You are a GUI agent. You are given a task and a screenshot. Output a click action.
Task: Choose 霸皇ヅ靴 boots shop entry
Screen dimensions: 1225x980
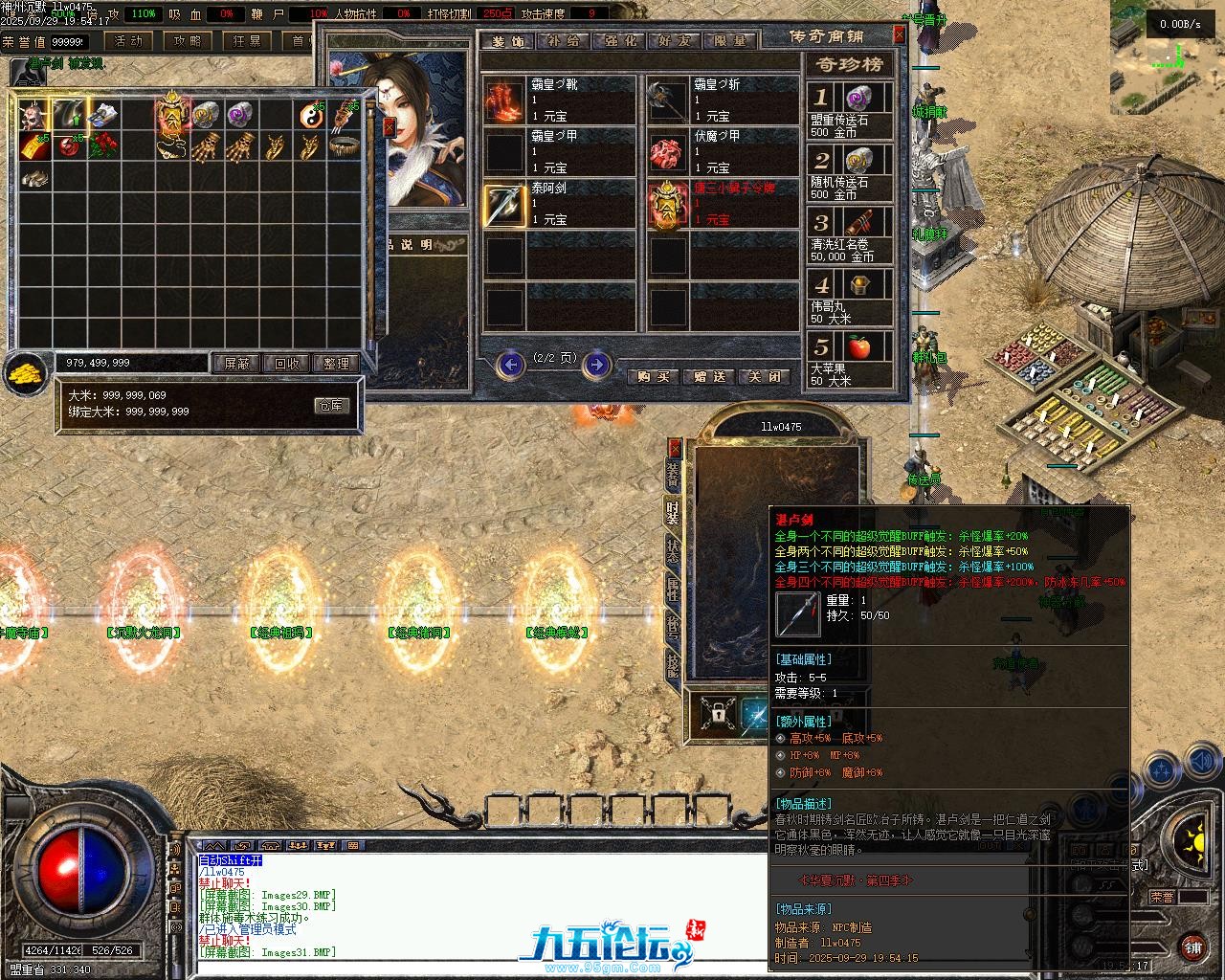coord(504,100)
